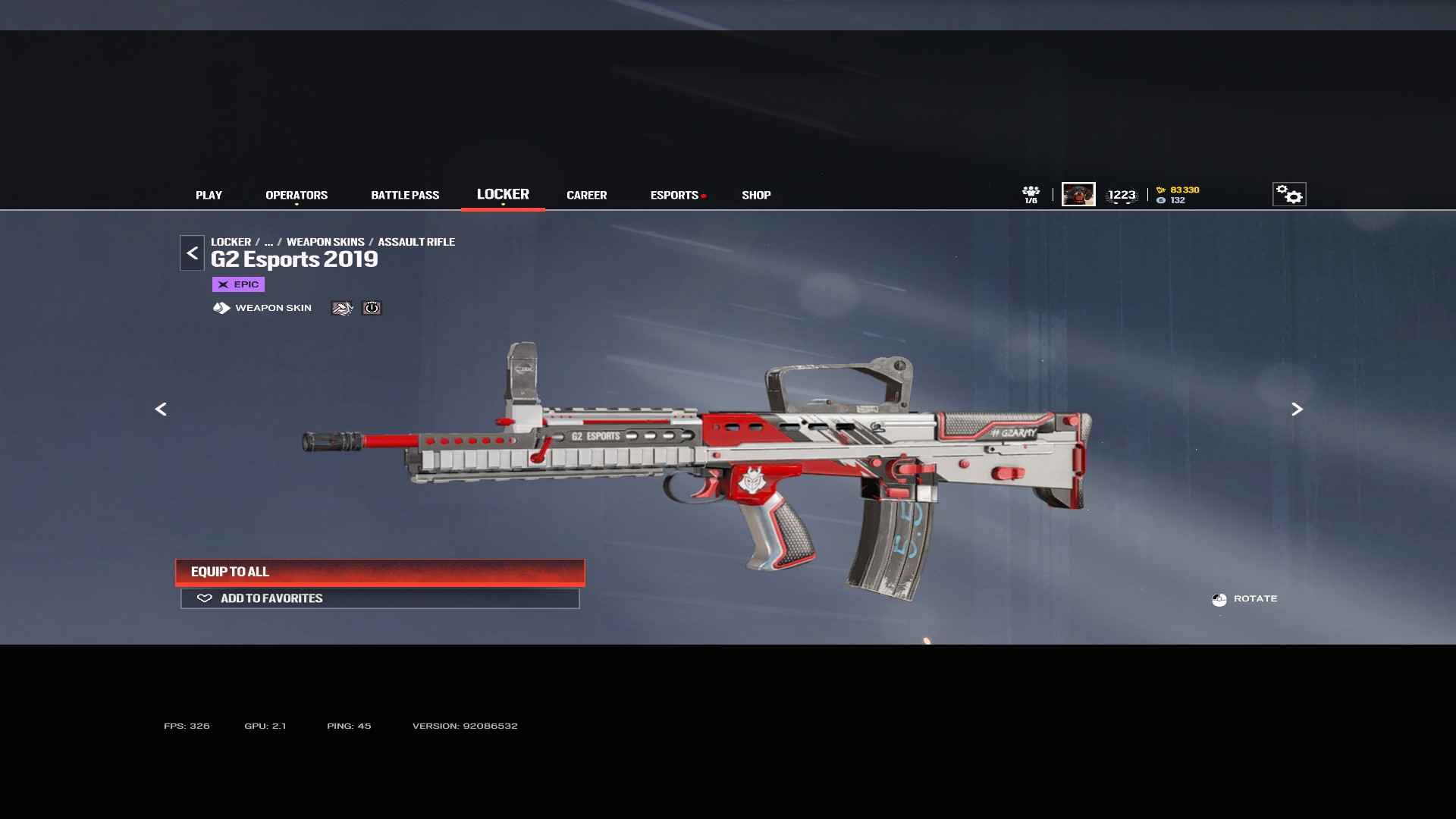Screen dimensions: 1456x819
Task: Open the squad party icon
Action: coord(1031,194)
